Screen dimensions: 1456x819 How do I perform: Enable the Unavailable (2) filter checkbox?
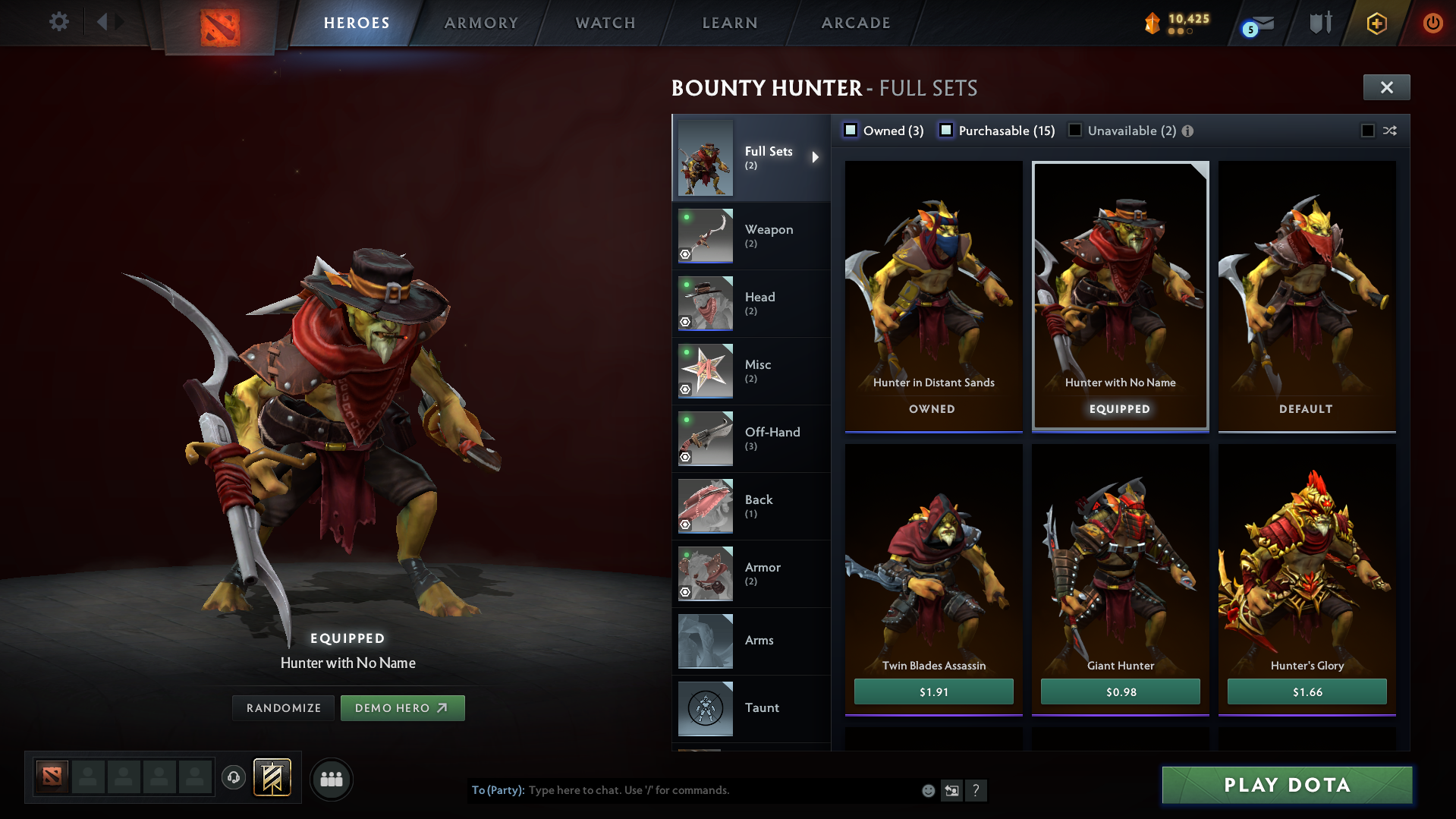pos(1075,131)
